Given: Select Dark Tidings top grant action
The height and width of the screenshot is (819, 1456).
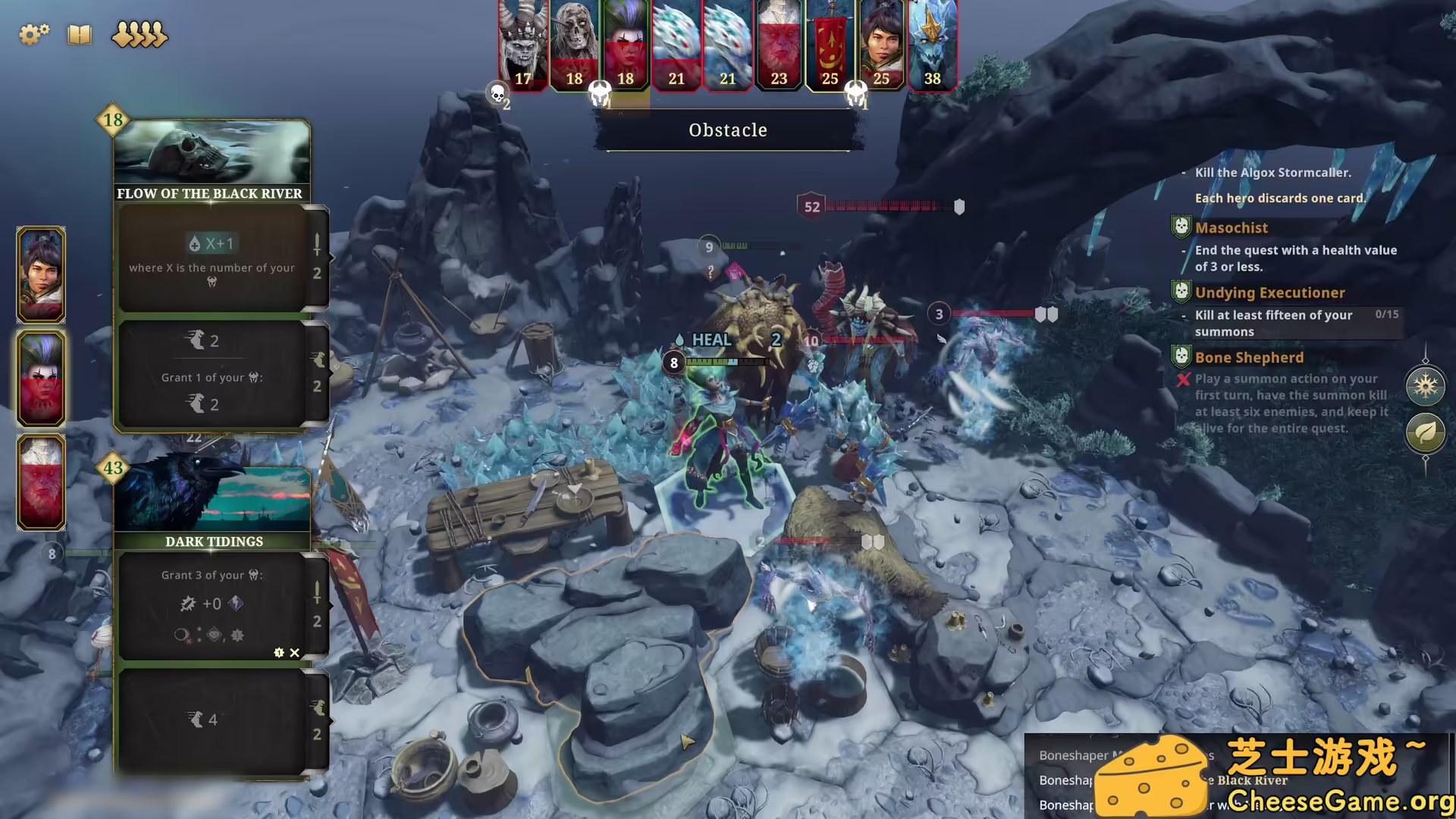Looking at the screenshot, I should (x=212, y=605).
